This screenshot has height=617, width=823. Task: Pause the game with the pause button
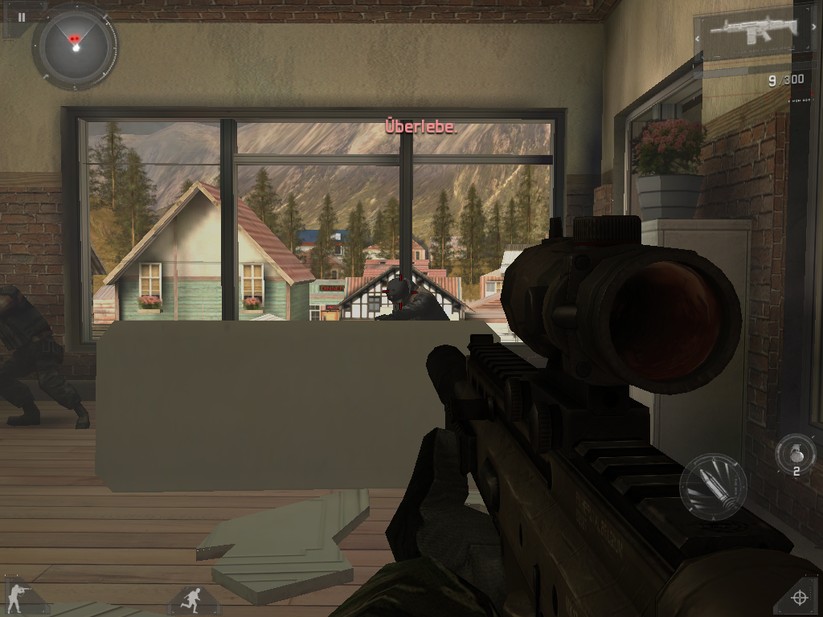tap(20, 17)
